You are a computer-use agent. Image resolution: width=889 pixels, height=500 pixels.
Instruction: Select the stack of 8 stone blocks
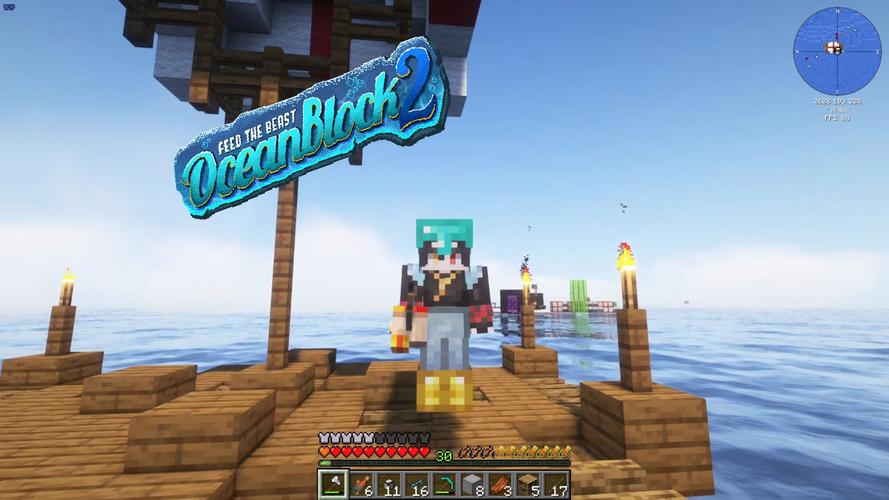tap(473, 485)
